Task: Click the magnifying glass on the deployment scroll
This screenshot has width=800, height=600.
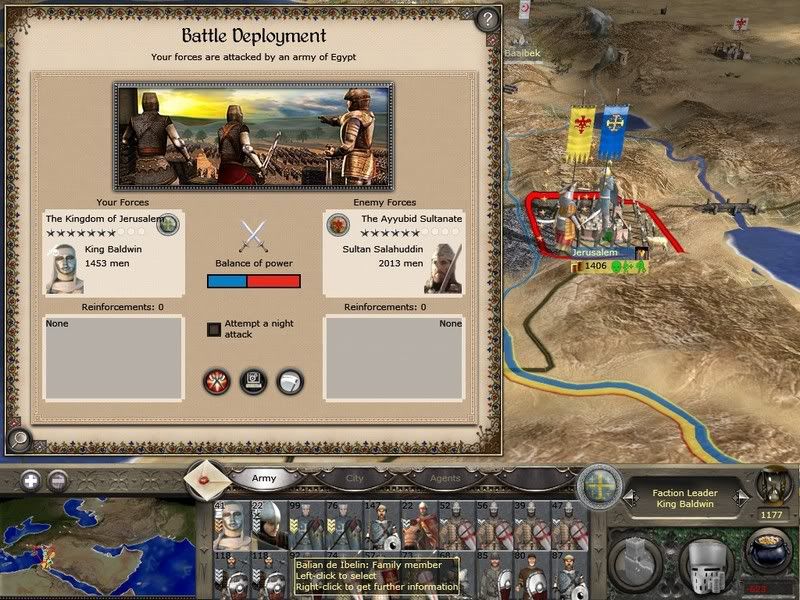Action: click(x=17, y=438)
